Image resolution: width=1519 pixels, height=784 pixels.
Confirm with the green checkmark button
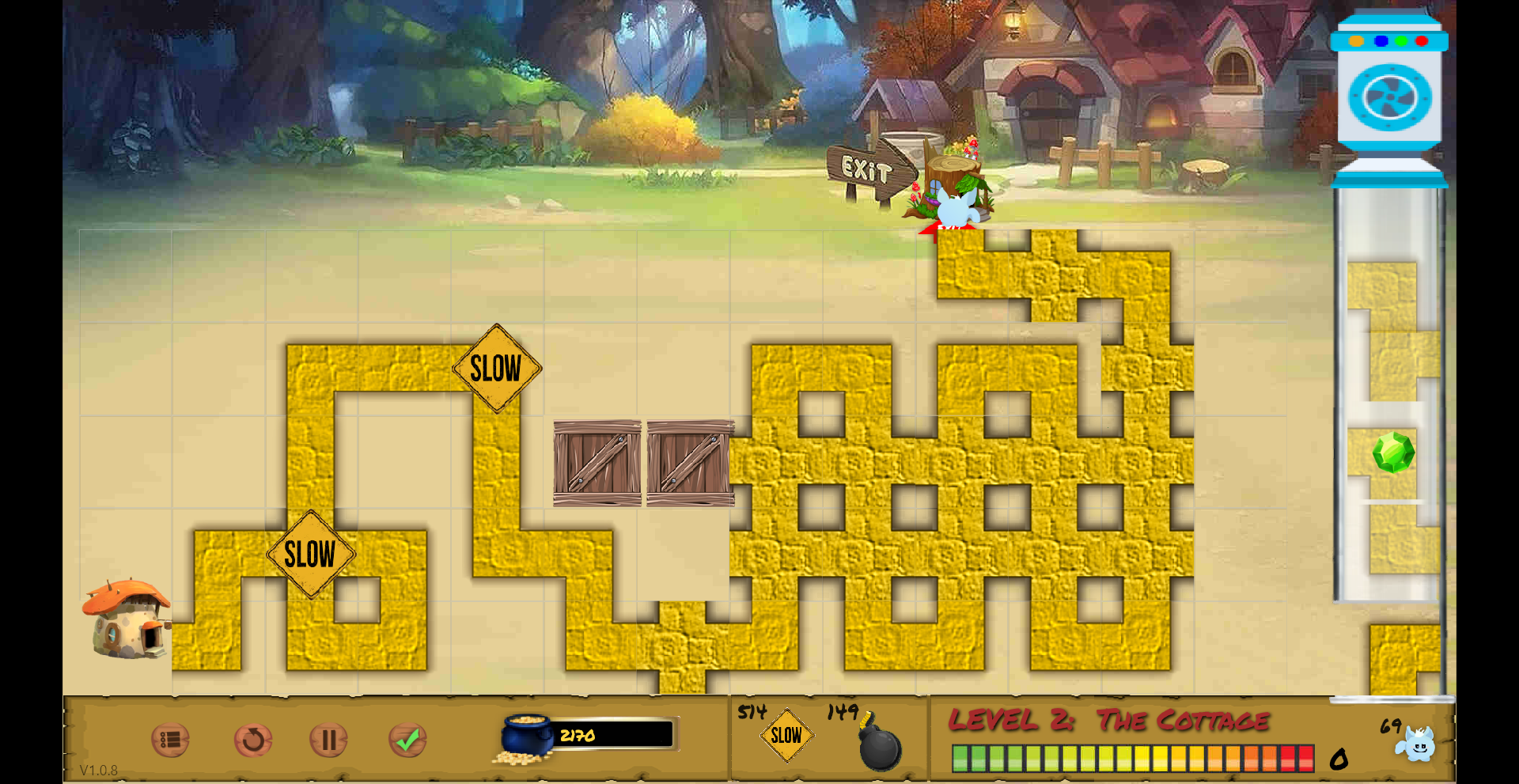coord(407,740)
